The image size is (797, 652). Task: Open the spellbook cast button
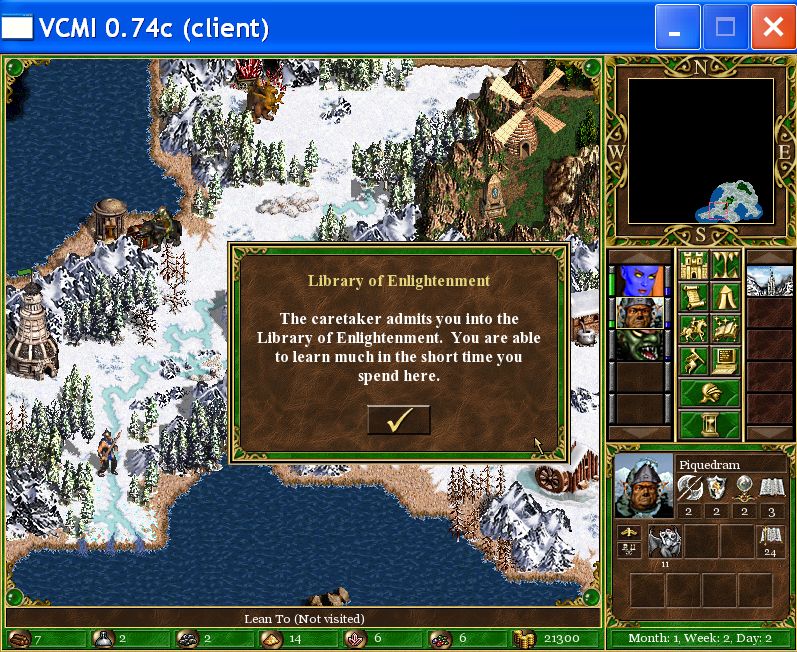pos(725,328)
